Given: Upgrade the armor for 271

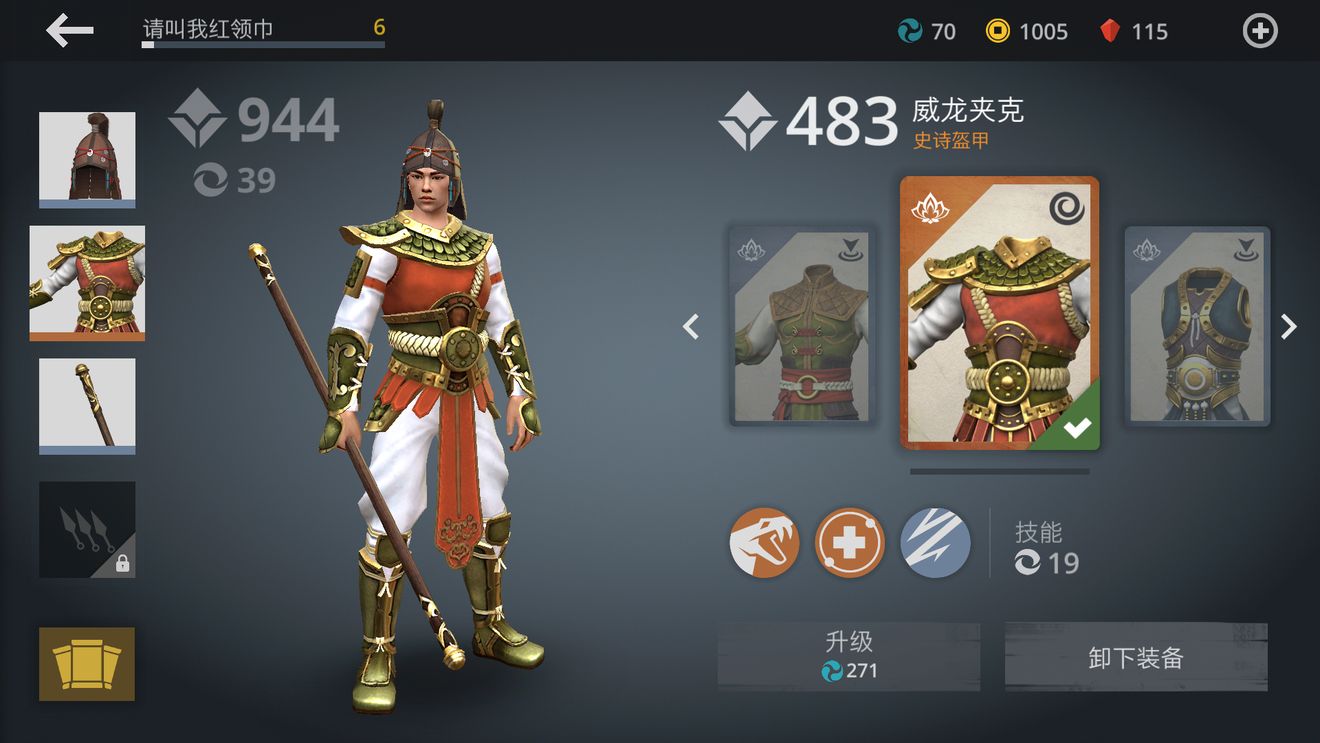Looking at the screenshot, I should [849, 656].
